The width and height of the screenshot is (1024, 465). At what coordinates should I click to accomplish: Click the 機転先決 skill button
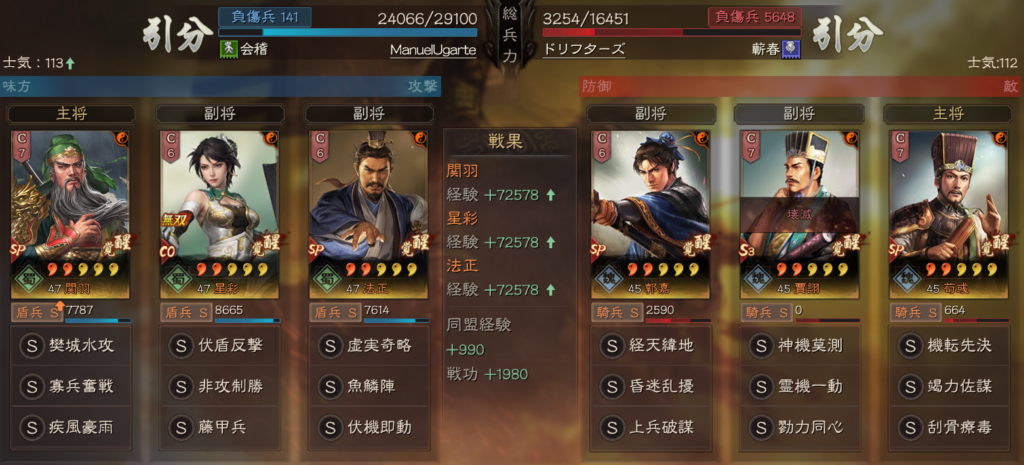(x=947, y=346)
